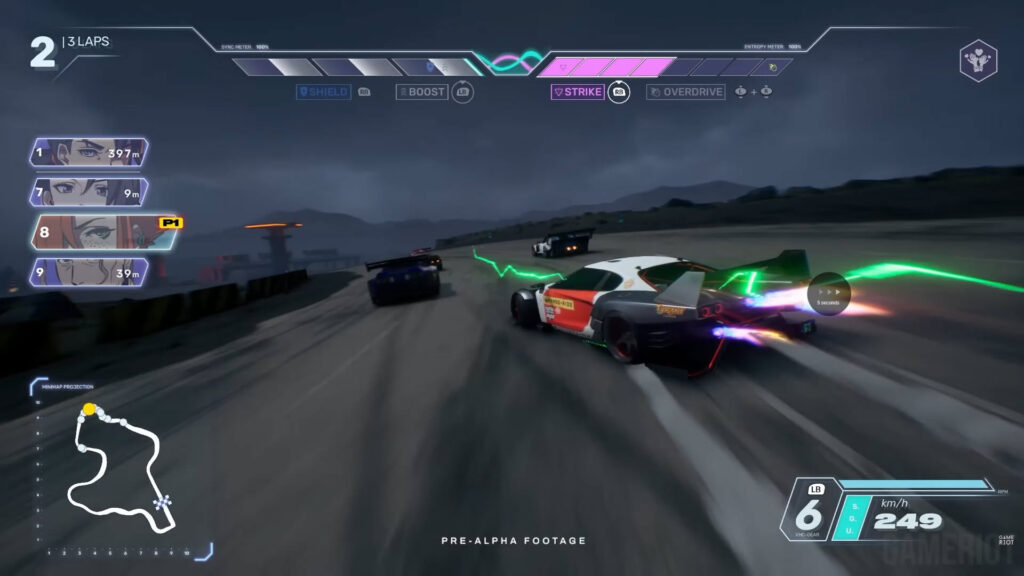Use the Strike ability
This screenshot has width=1024, height=576.
[578, 92]
